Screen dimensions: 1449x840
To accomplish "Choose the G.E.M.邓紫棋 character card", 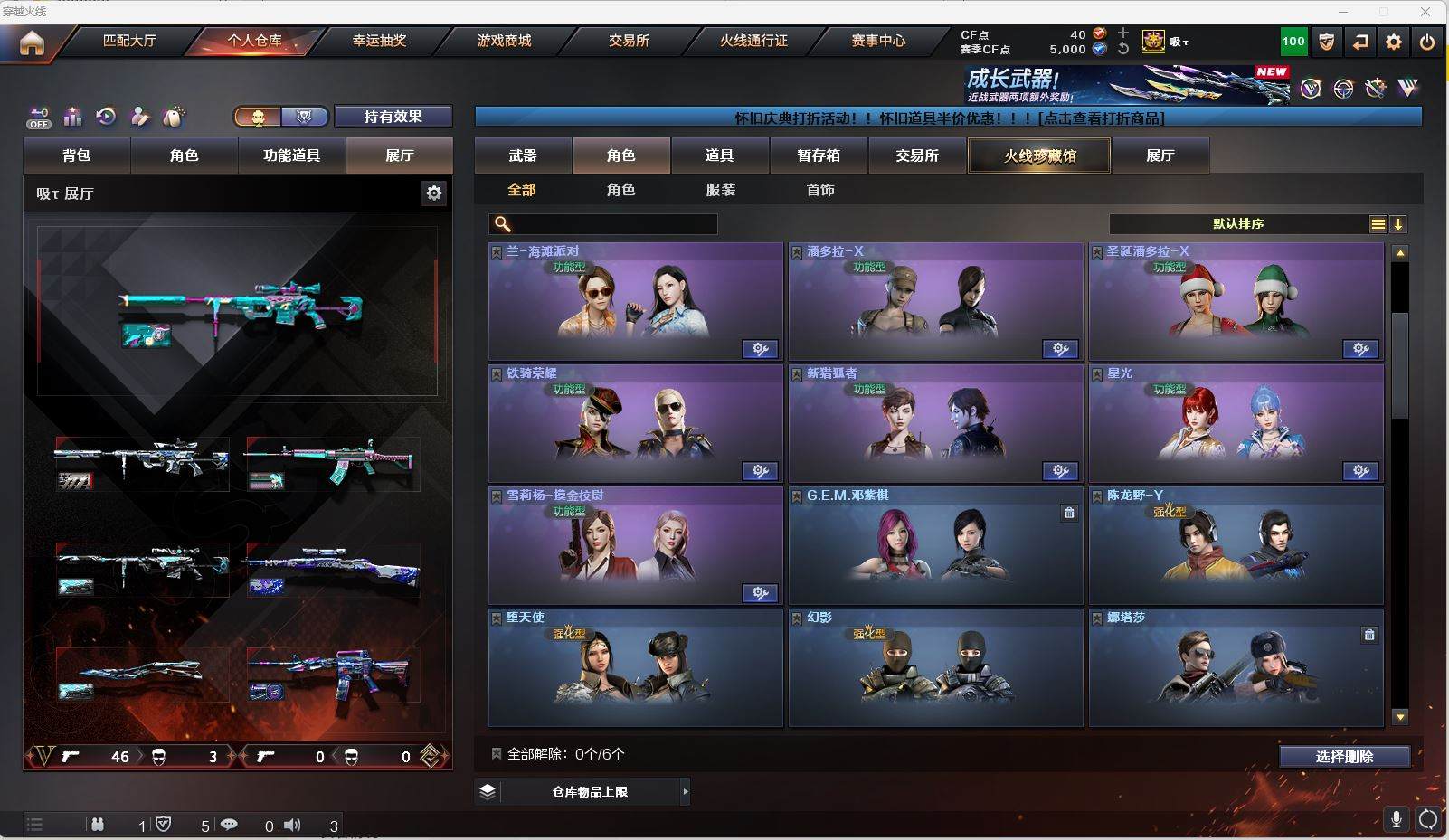I will [935, 546].
